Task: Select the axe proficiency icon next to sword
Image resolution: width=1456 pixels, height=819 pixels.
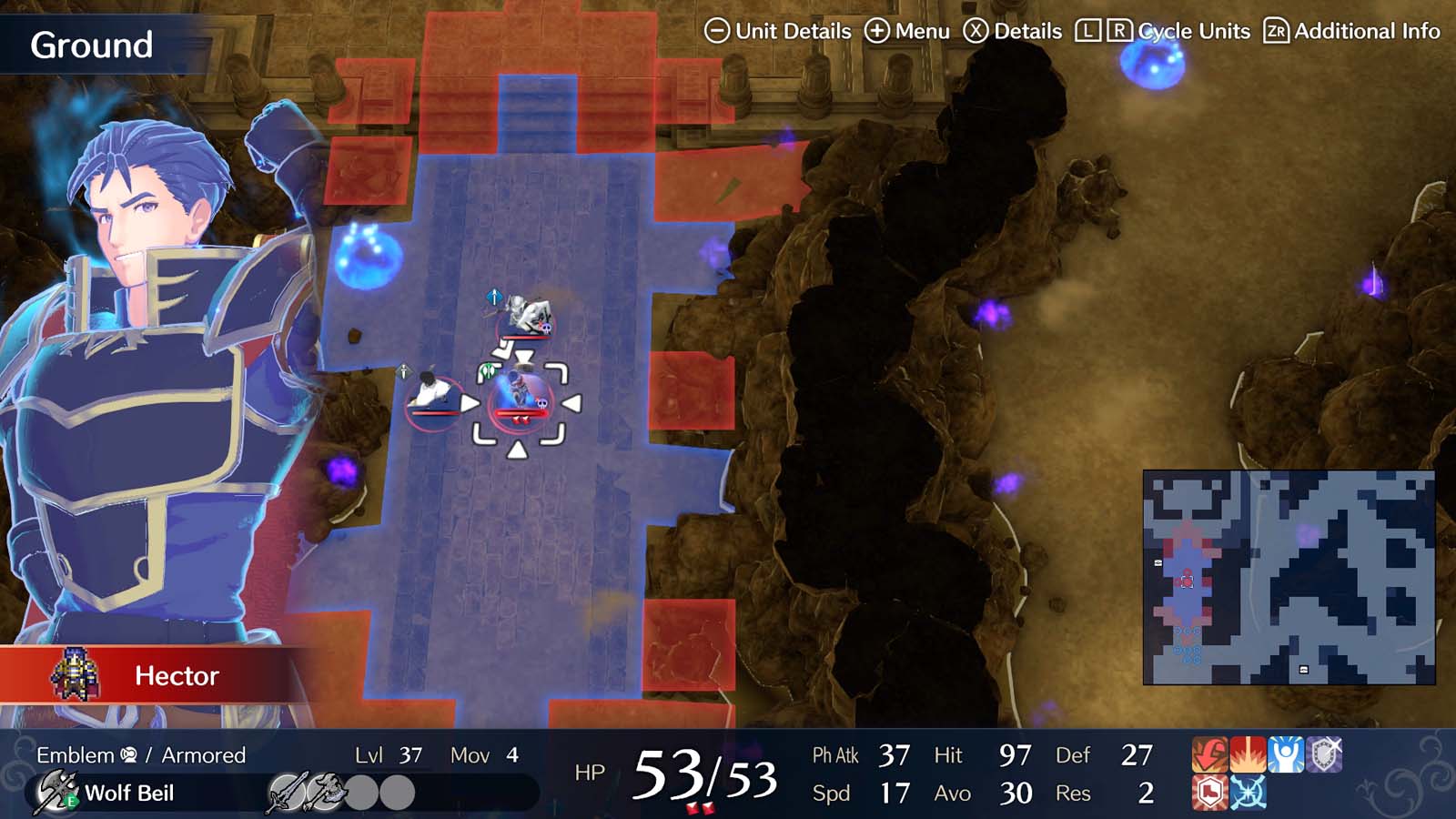Action: (324, 792)
